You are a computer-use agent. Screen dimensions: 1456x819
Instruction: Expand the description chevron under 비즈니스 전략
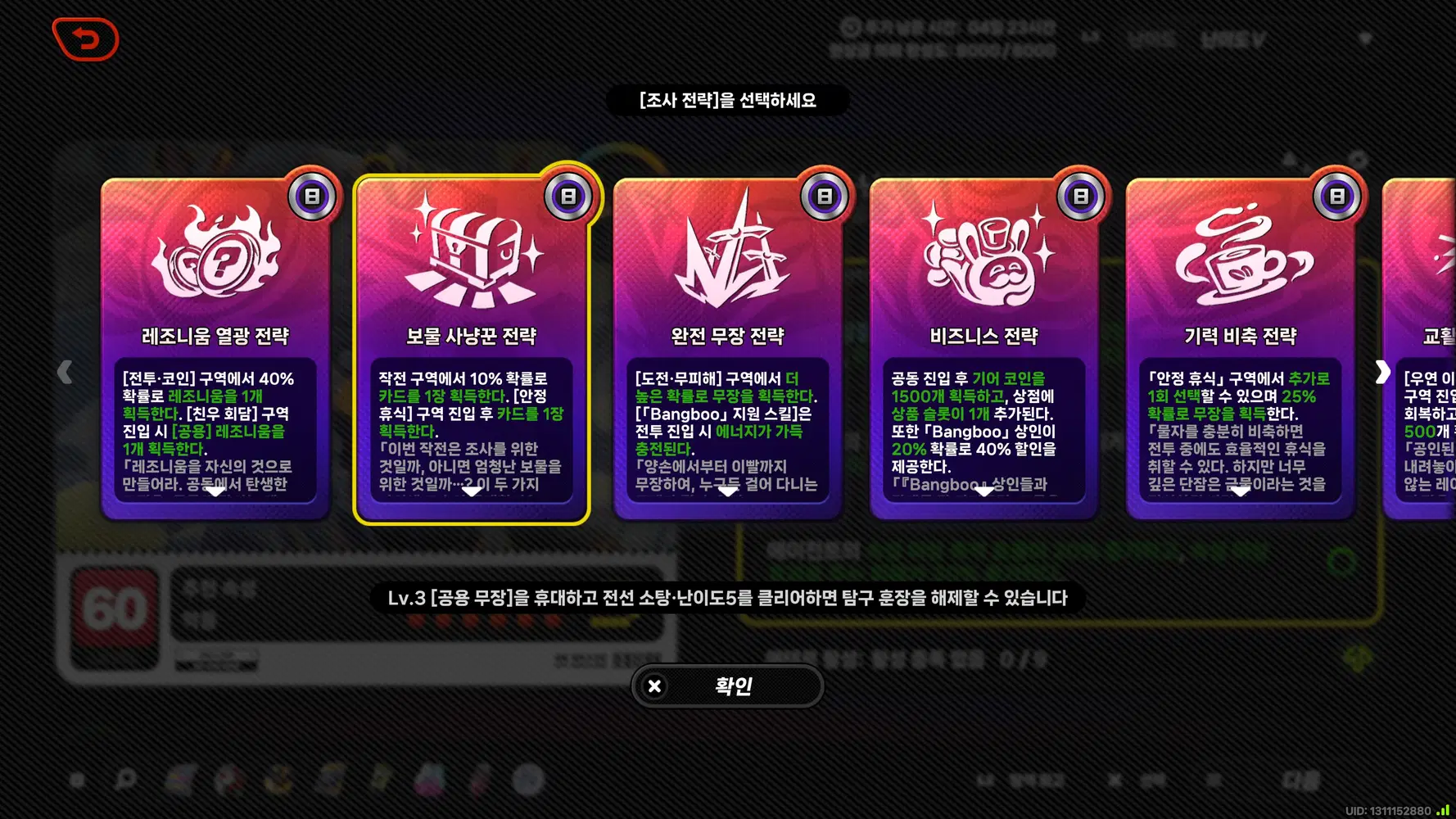tap(983, 491)
